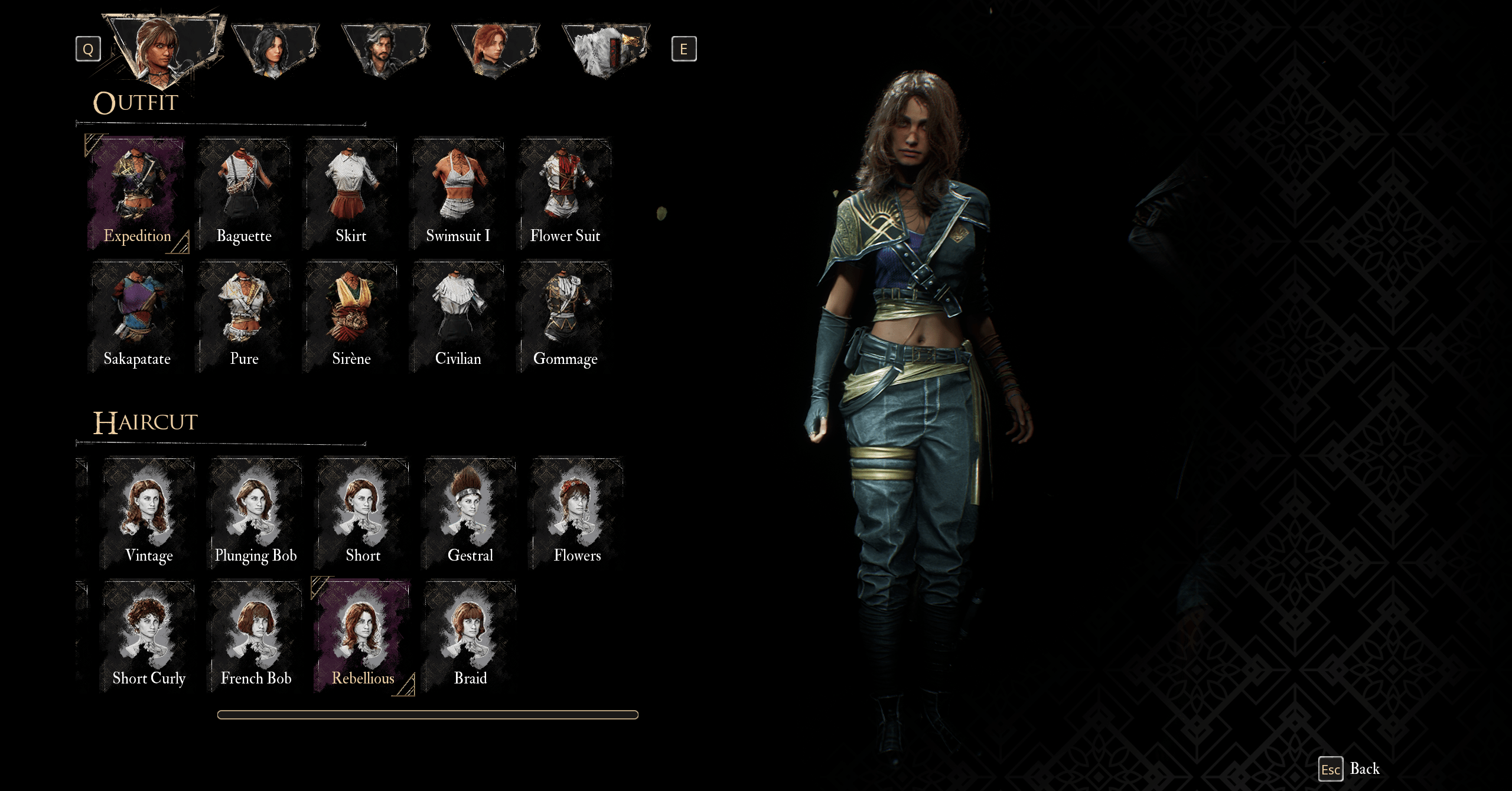Select the Baguette outfit
This screenshot has height=791, width=1512.
tap(244, 192)
